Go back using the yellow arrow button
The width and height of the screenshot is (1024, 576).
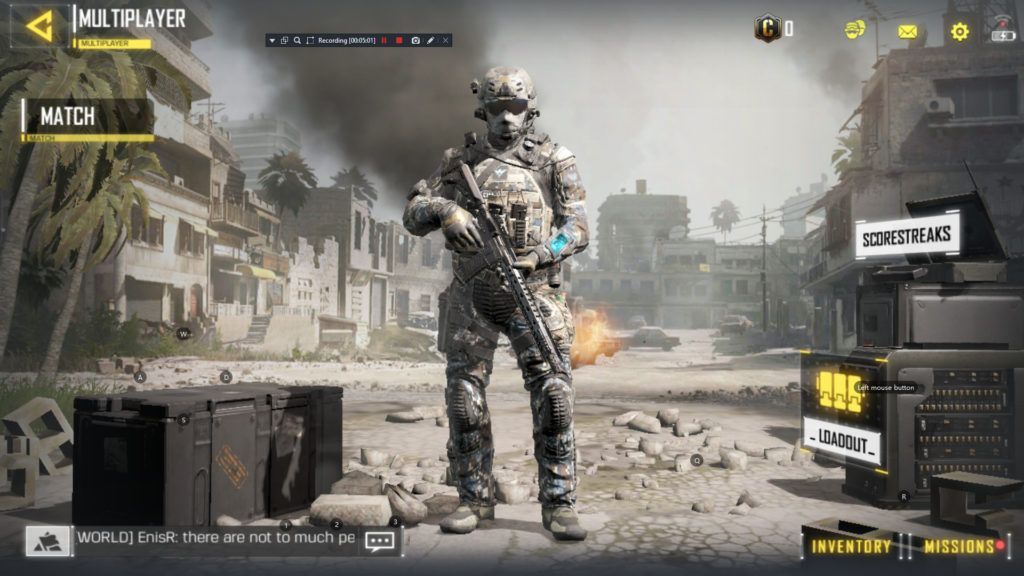[40, 26]
